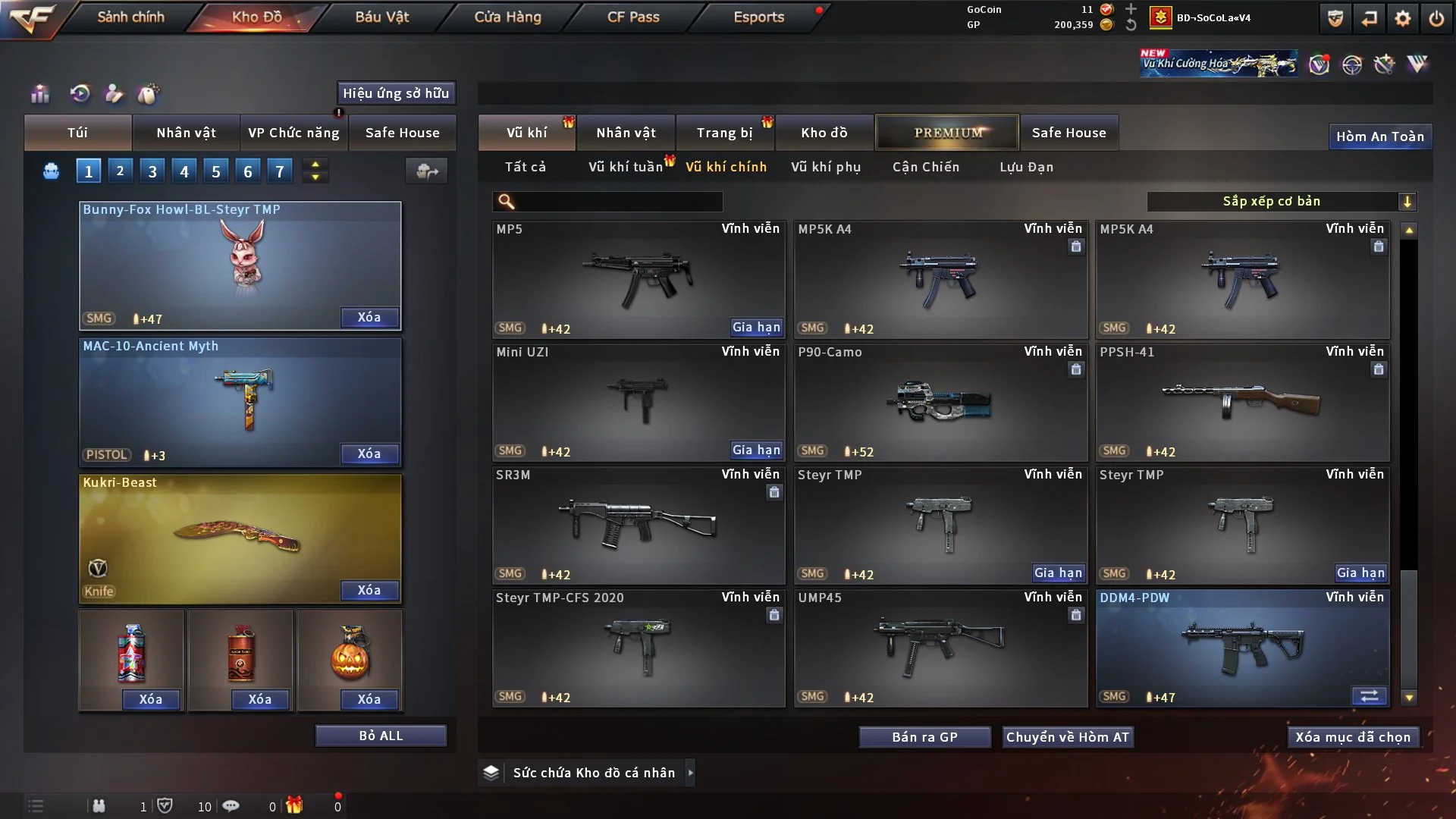Click the up arrow stepper beside bag slots
Screen dimensions: 1456x819
[x=315, y=164]
